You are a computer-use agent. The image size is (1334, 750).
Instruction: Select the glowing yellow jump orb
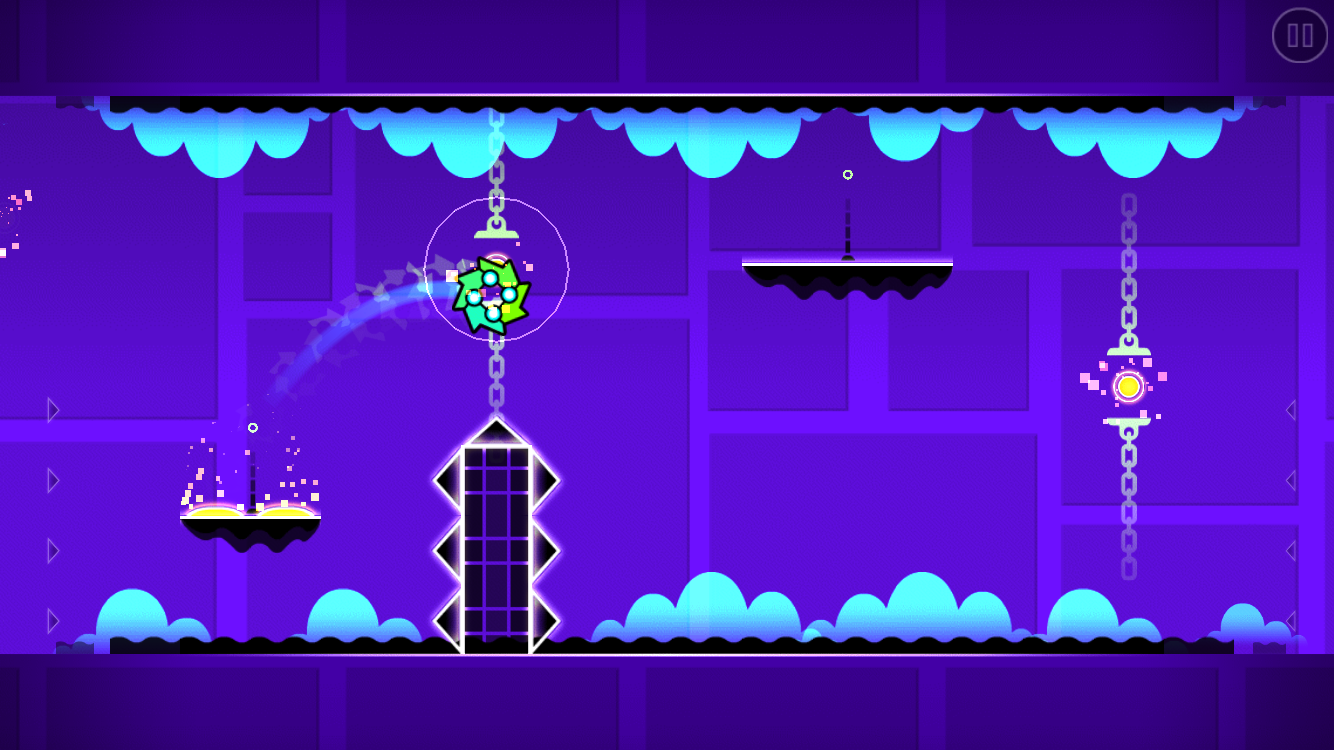[x=1129, y=385]
